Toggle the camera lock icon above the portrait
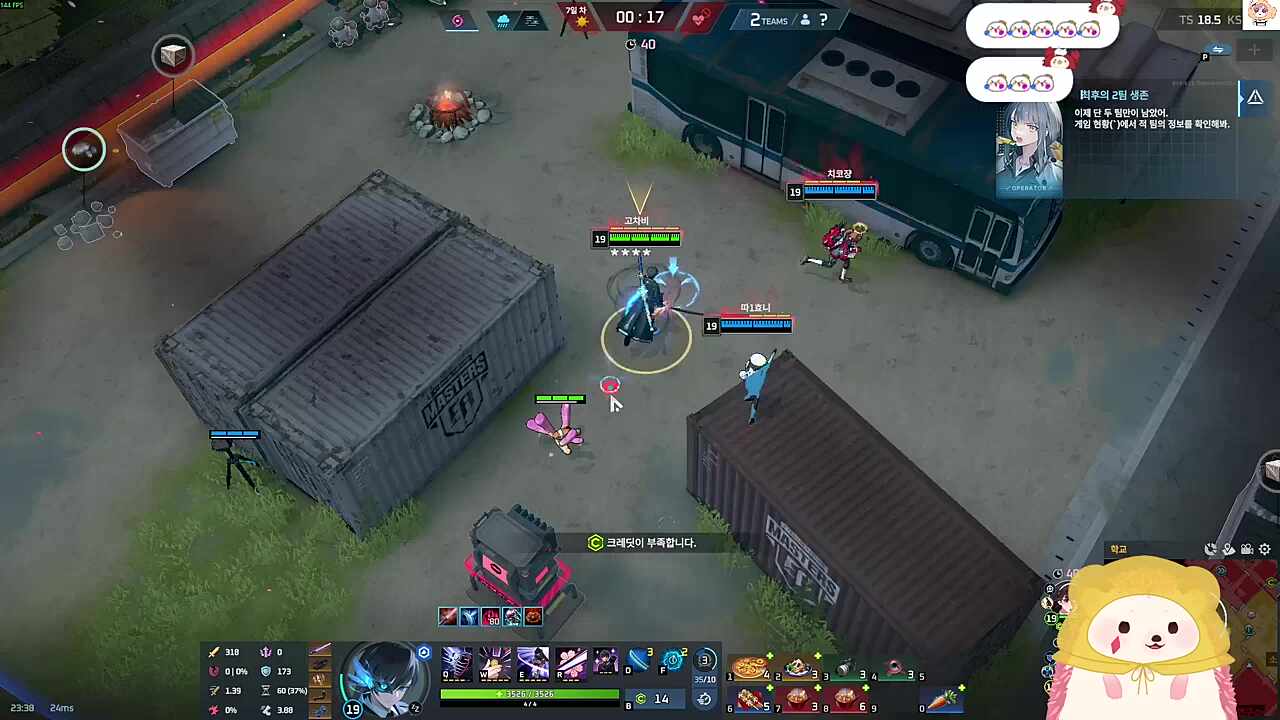The width and height of the screenshot is (1280, 720). click(x=424, y=652)
